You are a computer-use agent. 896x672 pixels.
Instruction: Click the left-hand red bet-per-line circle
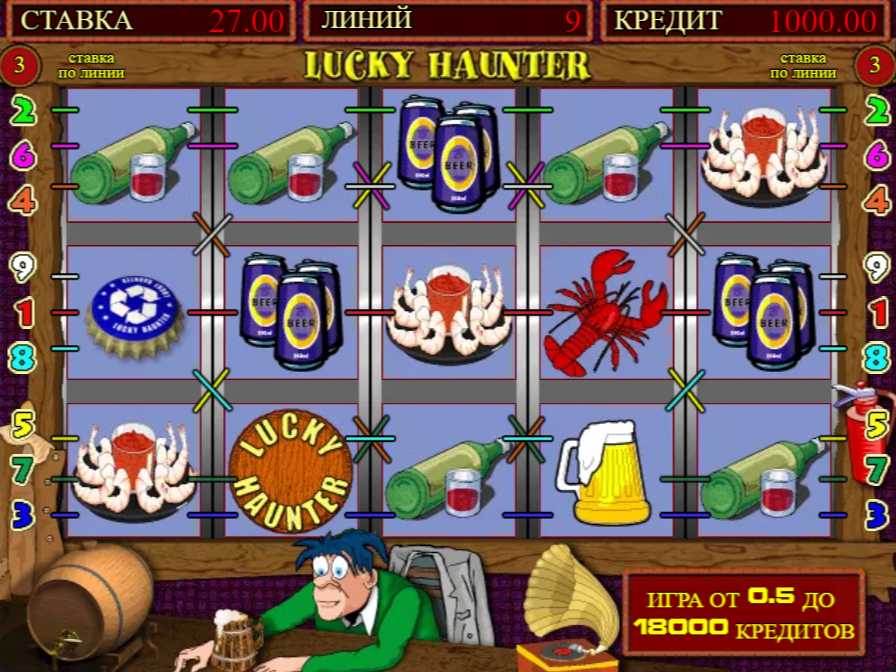coord(22,67)
